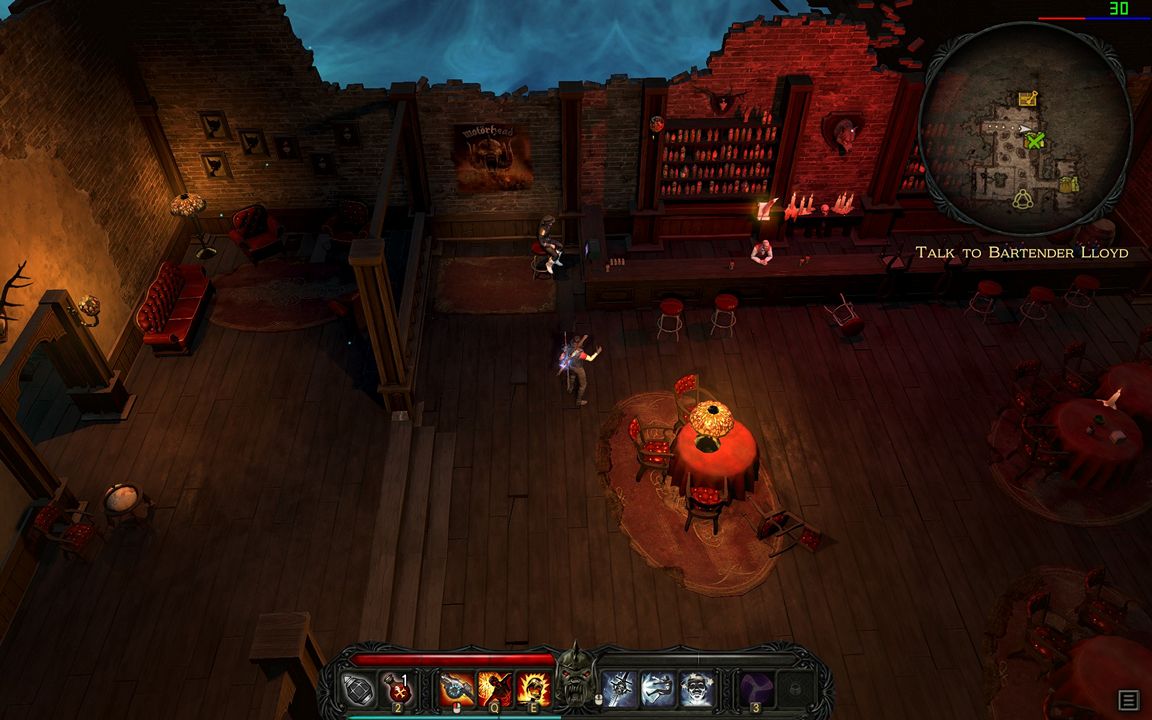Click the yellow triangle-circle marker on minimap
Screen dimensions: 1152x720
click(x=1023, y=197)
